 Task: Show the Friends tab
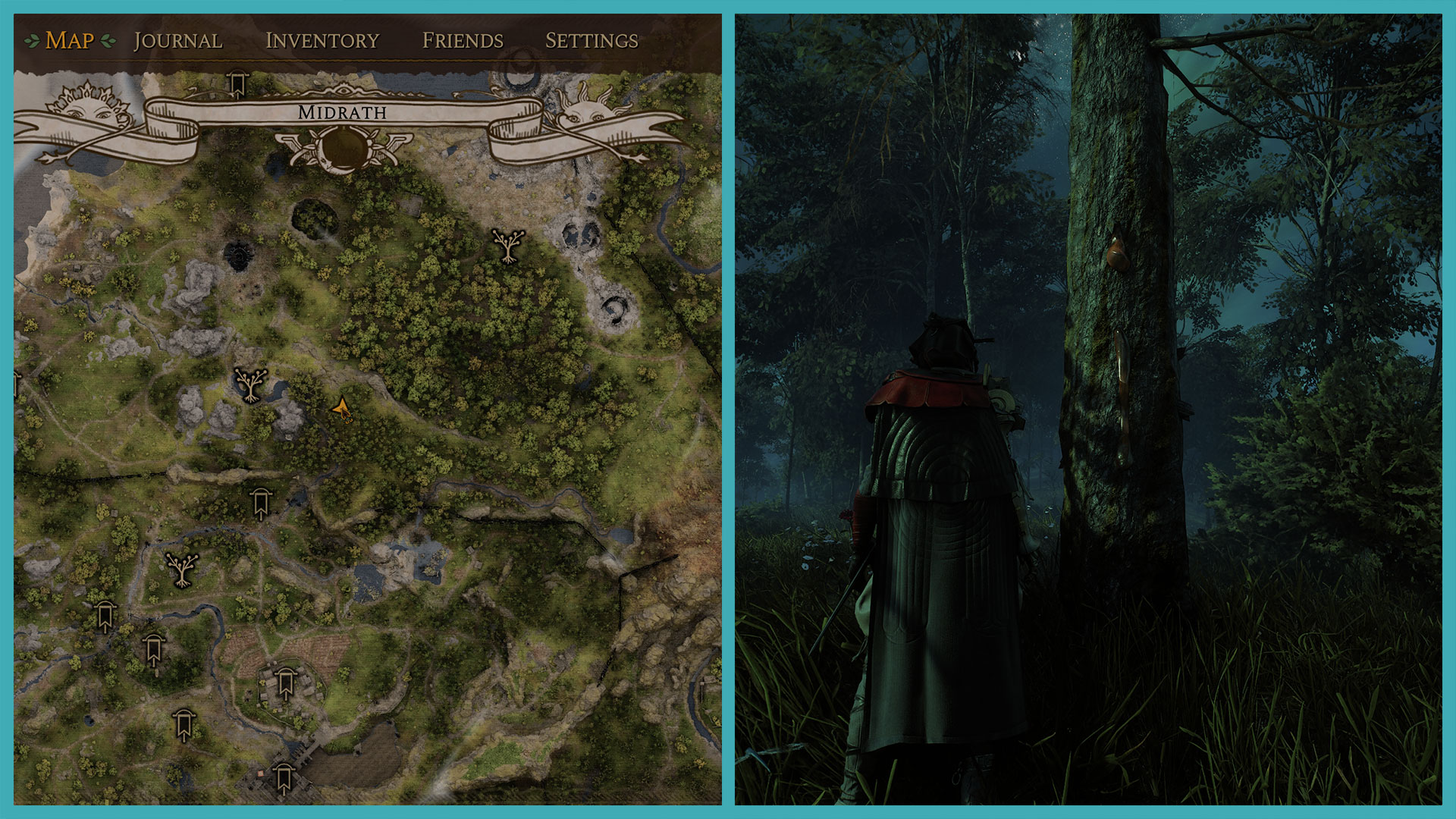463,40
